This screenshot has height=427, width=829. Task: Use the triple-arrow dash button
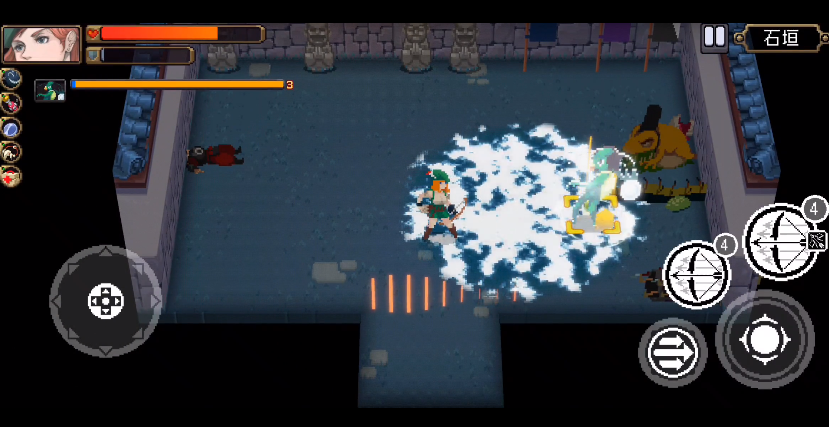pyautogui.click(x=672, y=352)
